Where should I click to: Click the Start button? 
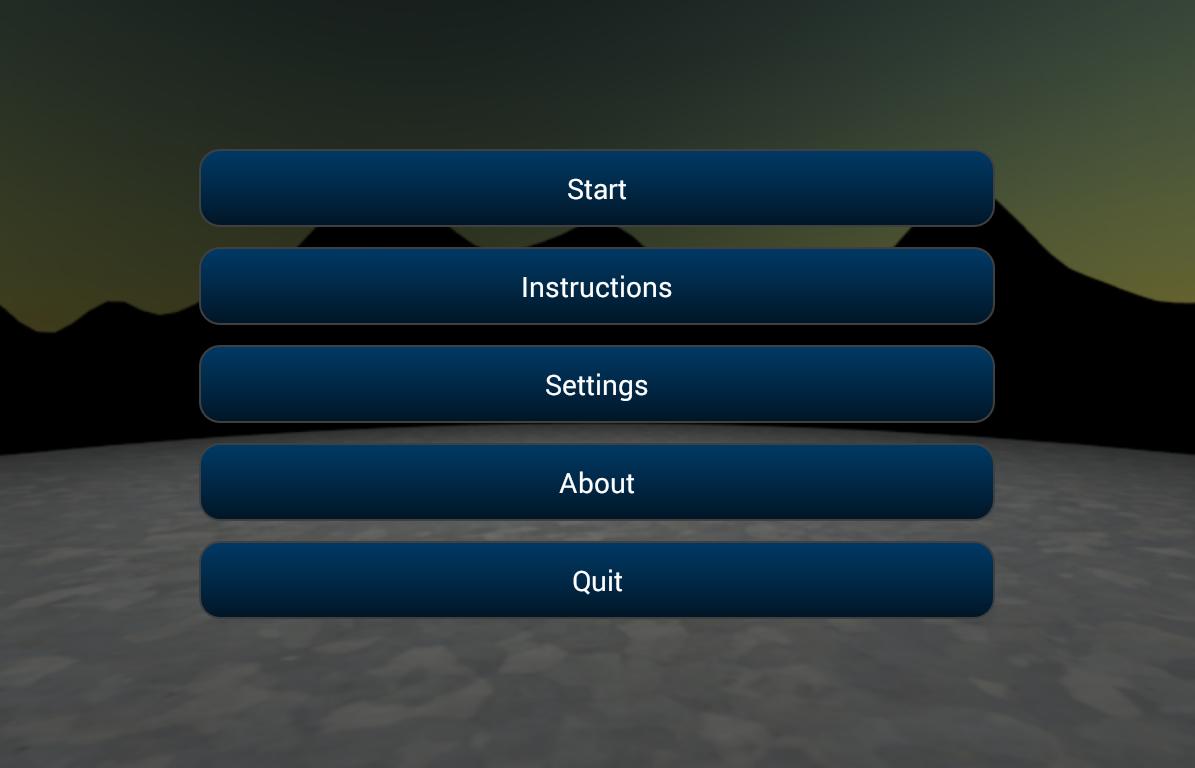pyautogui.click(x=597, y=189)
